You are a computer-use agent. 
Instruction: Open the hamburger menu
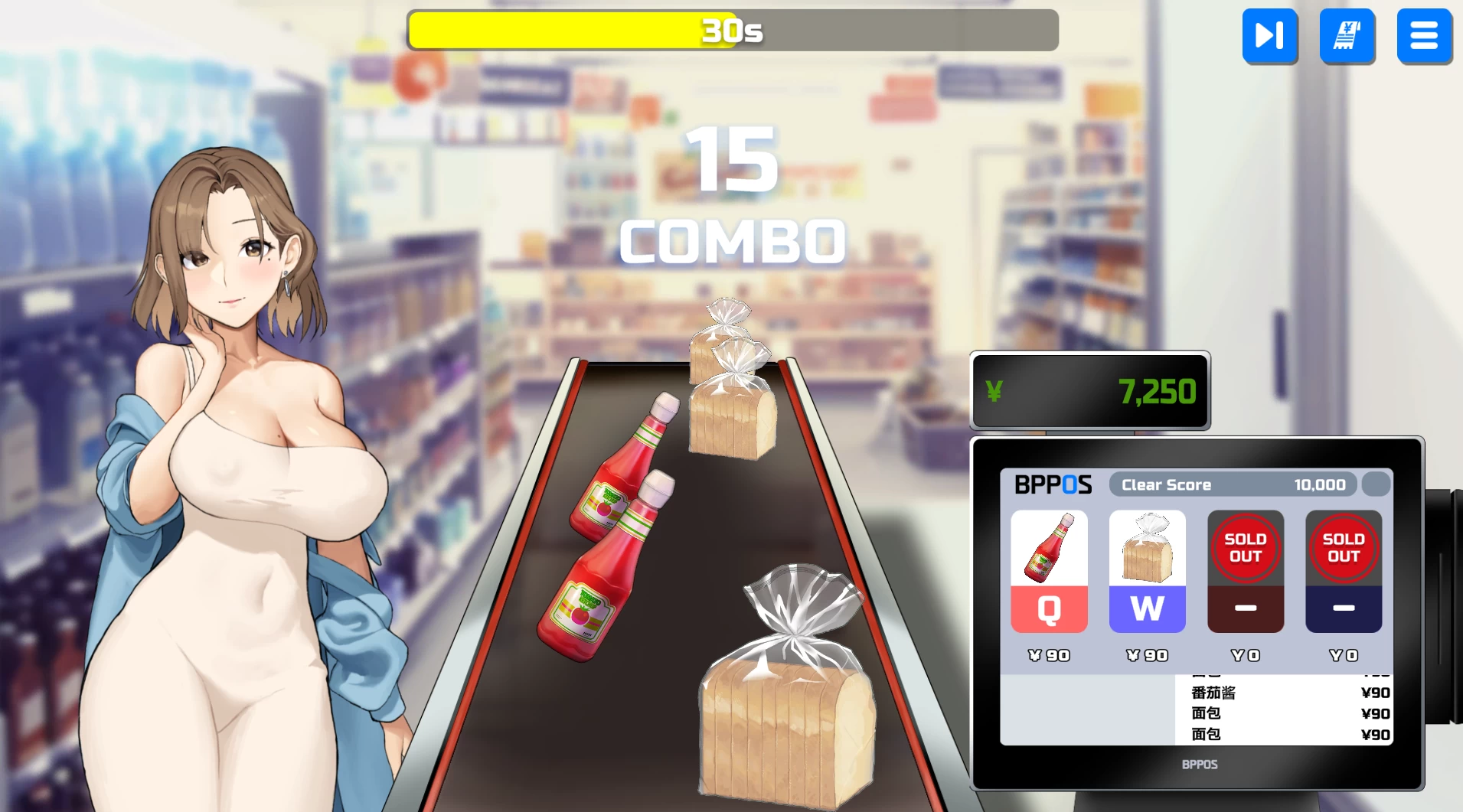tap(1423, 35)
